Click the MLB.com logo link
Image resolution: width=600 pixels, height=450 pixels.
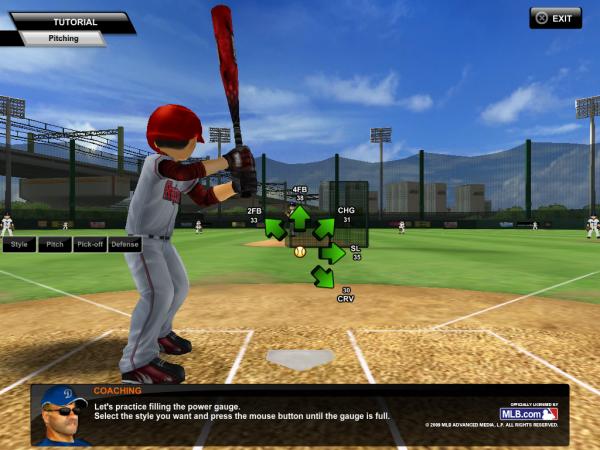(528, 413)
